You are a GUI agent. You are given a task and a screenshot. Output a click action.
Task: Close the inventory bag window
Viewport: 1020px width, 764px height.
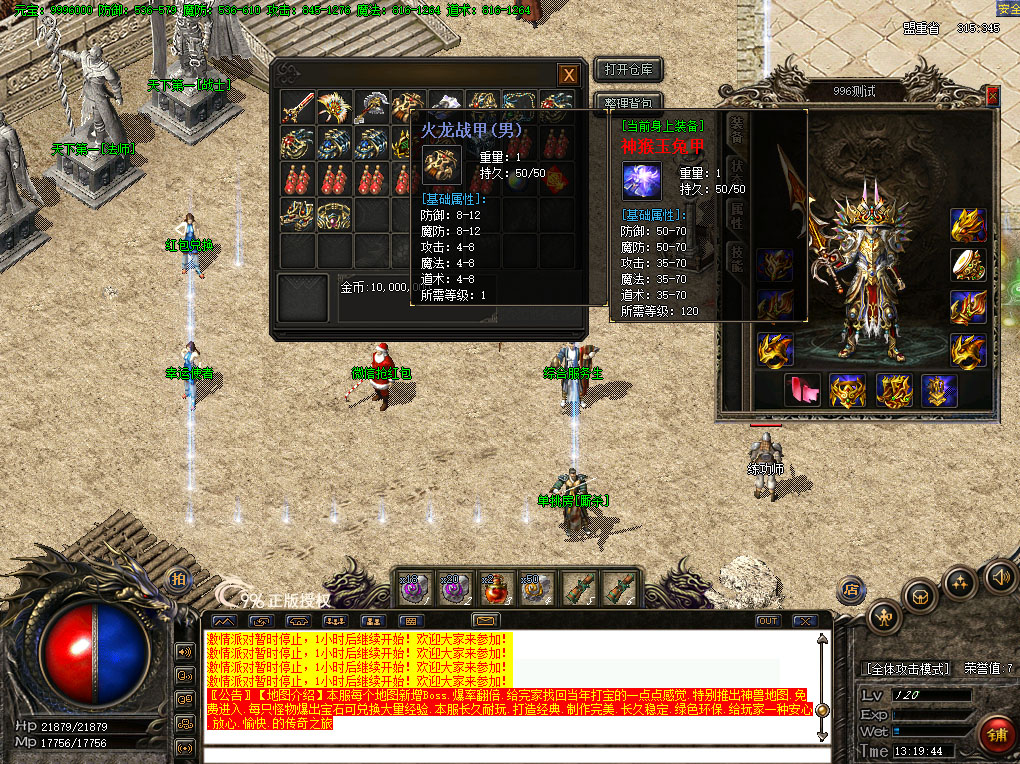pos(568,74)
